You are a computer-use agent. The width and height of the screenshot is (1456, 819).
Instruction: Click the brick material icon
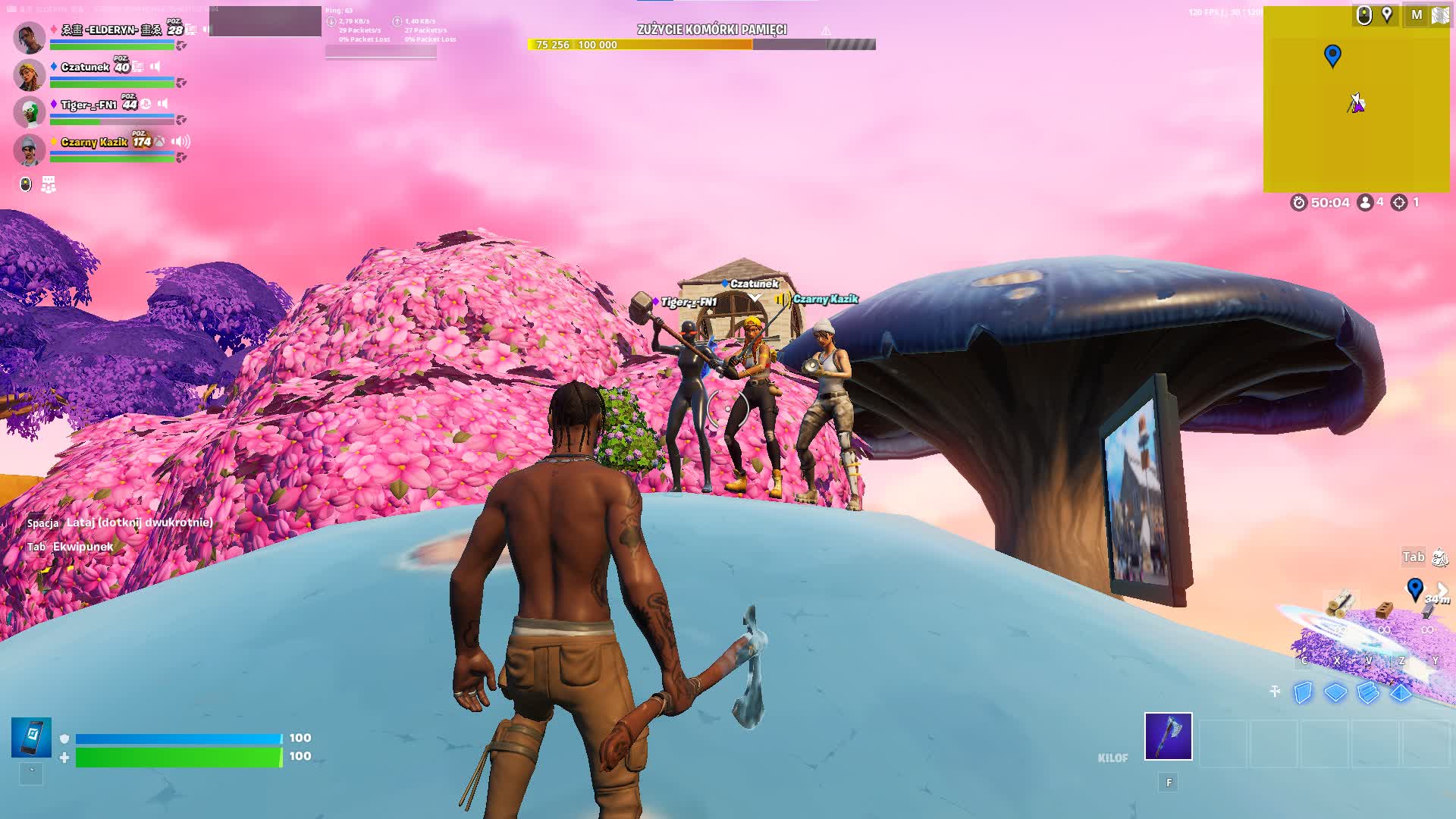pyautogui.click(x=1385, y=610)
